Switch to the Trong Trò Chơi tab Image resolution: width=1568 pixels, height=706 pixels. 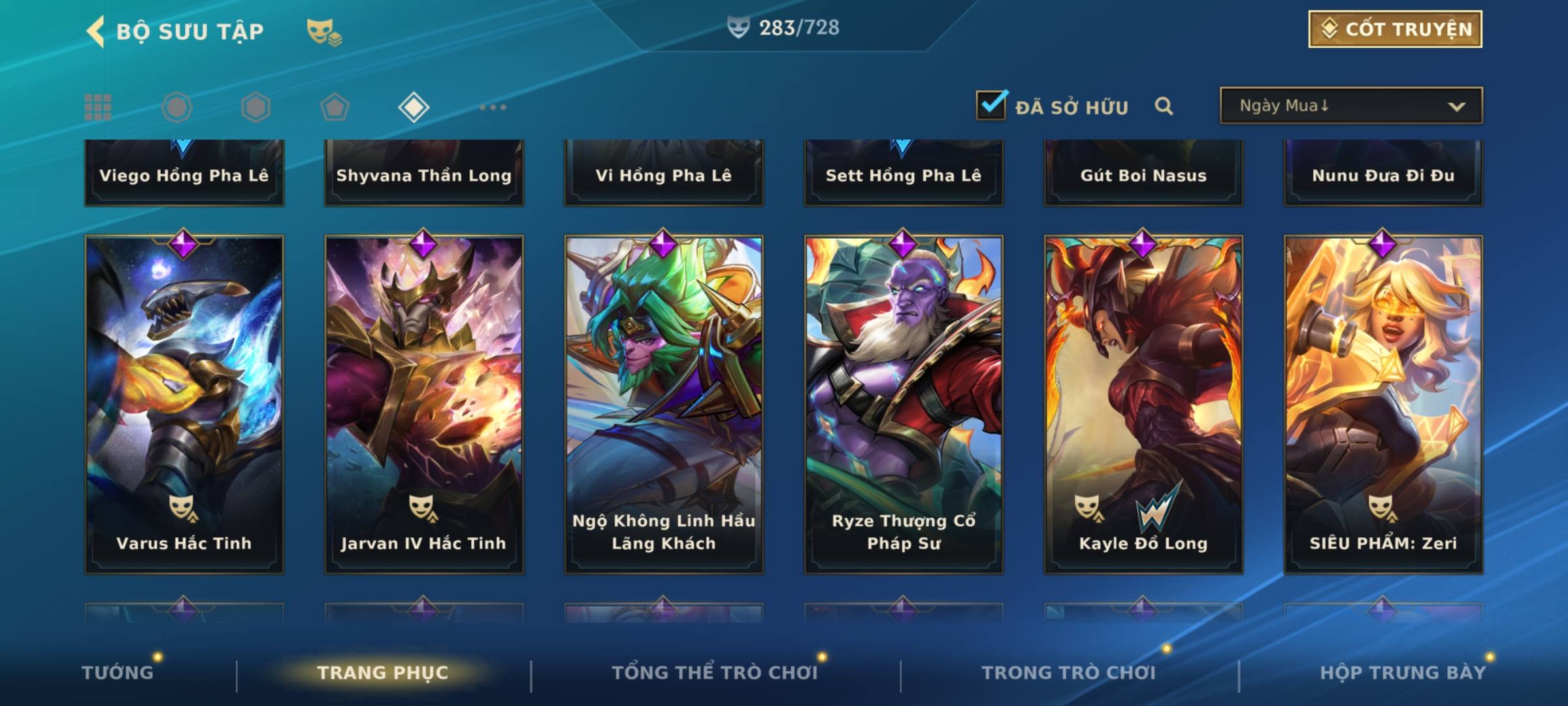pyautogui.click(x=1069, y=672)
